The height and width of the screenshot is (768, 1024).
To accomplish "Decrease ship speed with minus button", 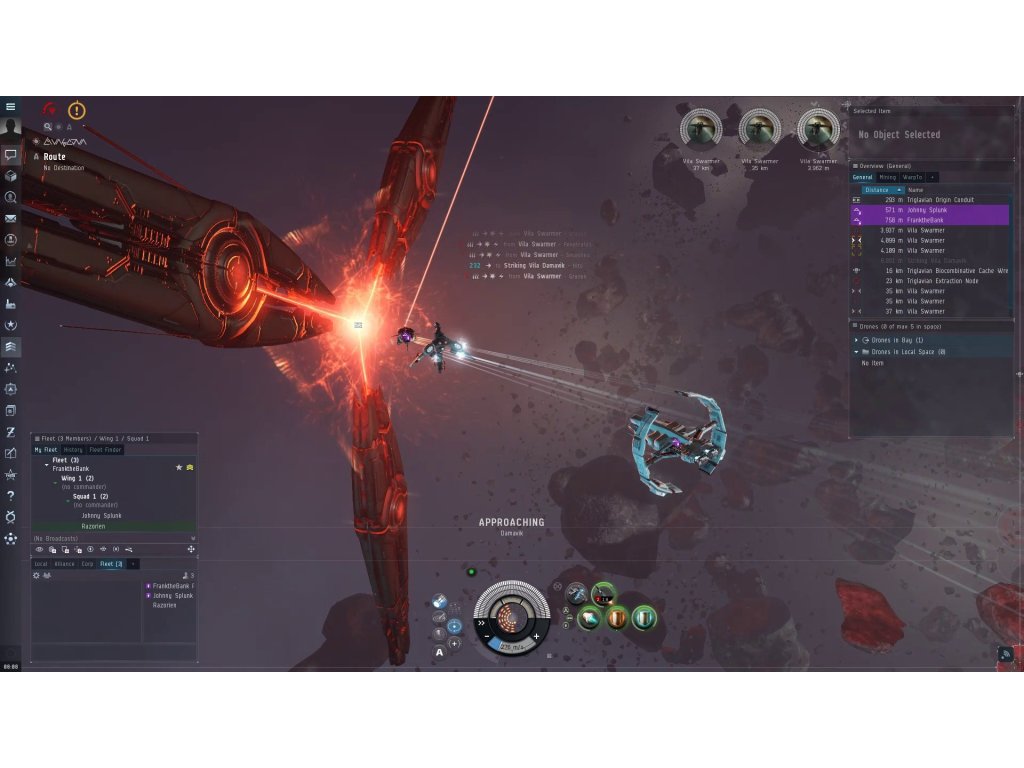I will click(x=486, y=636).
